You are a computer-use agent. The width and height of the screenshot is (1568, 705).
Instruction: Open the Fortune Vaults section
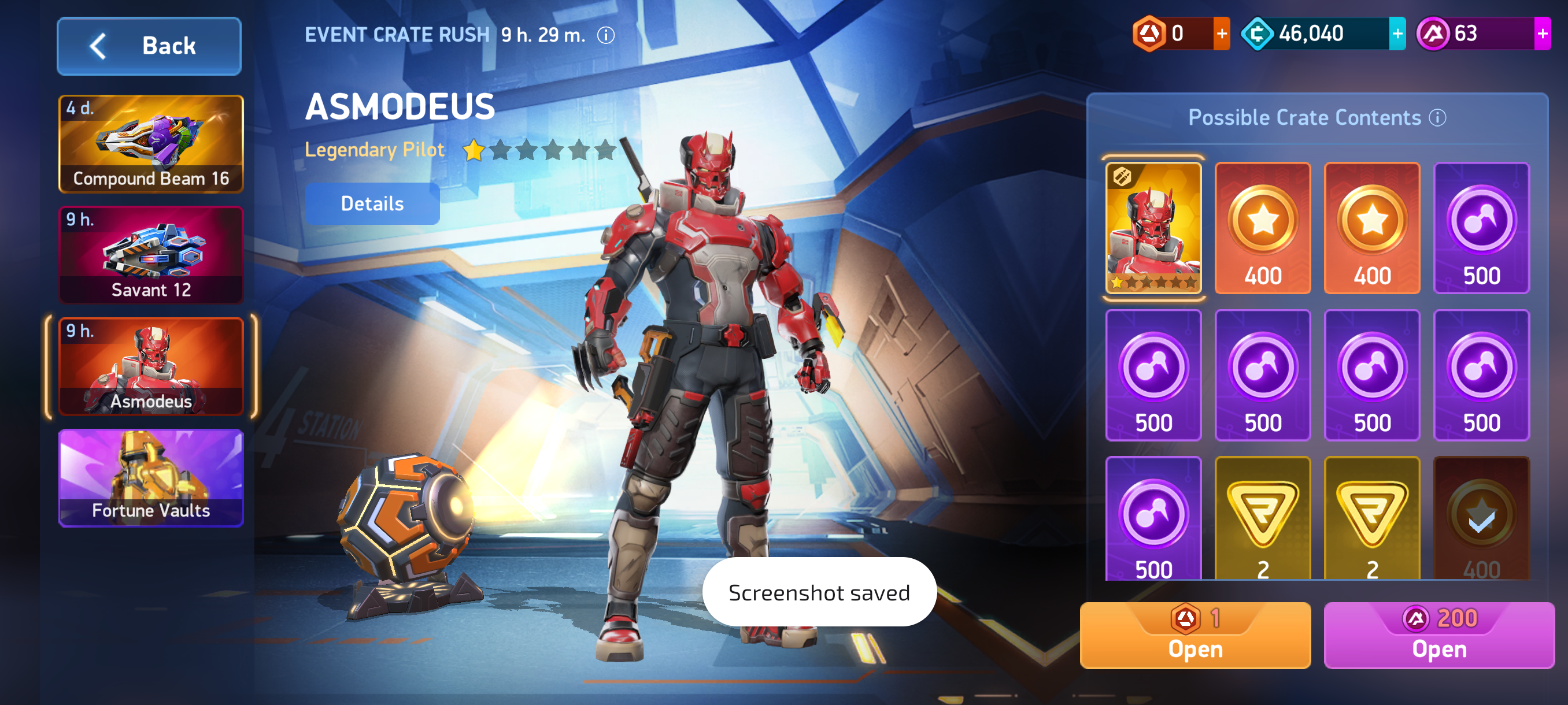coord(151,478)
